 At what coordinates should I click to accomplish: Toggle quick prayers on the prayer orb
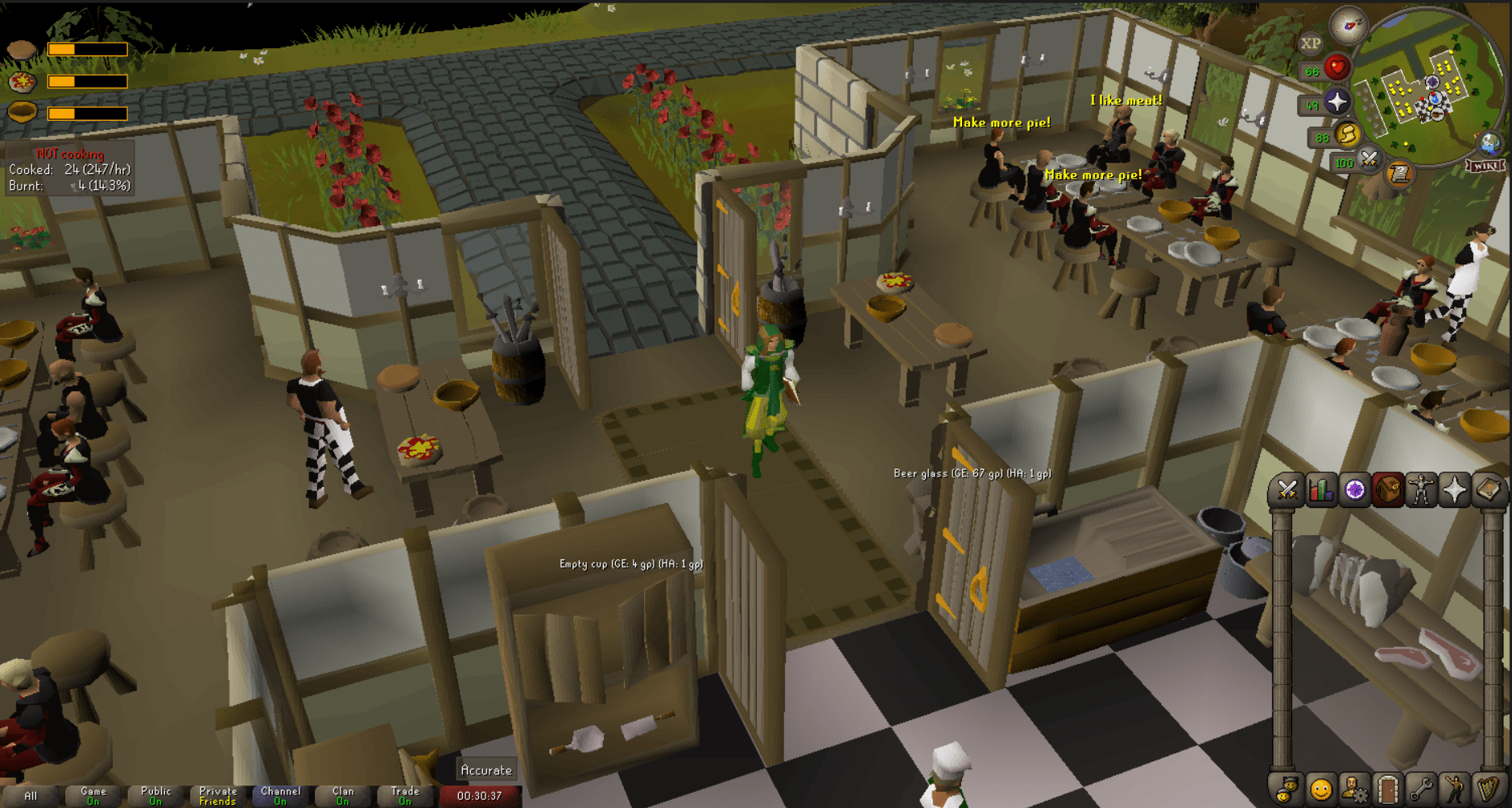tap(1336, 101)
